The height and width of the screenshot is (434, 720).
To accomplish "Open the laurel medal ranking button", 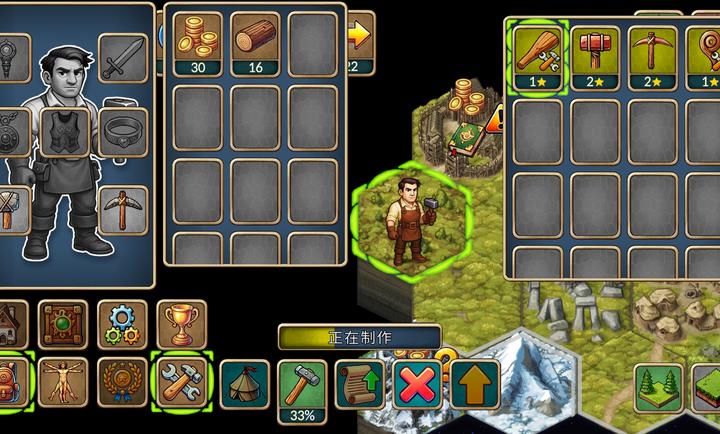I will coord(123,381).
